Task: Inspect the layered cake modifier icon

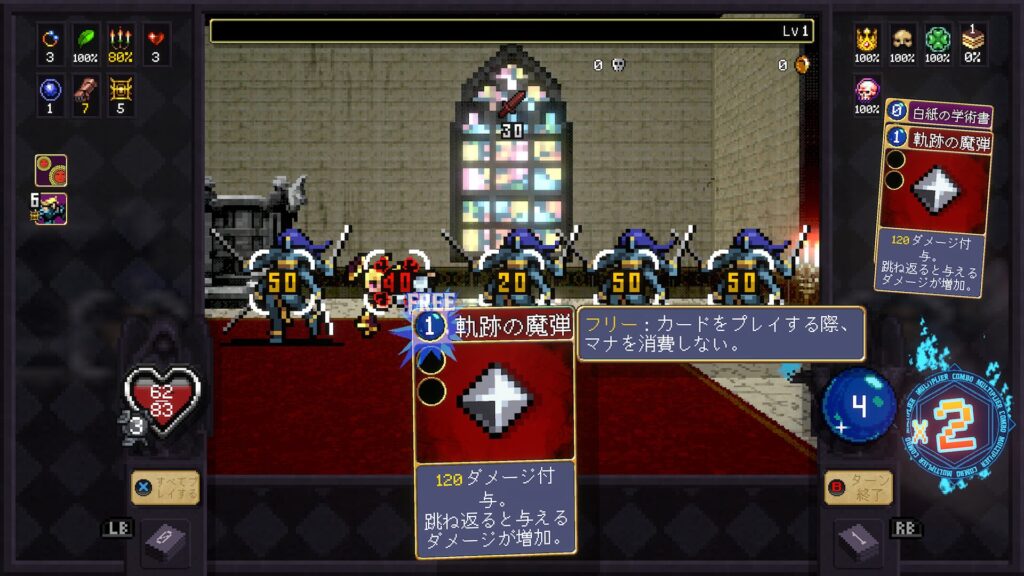Action: (972, 42)
